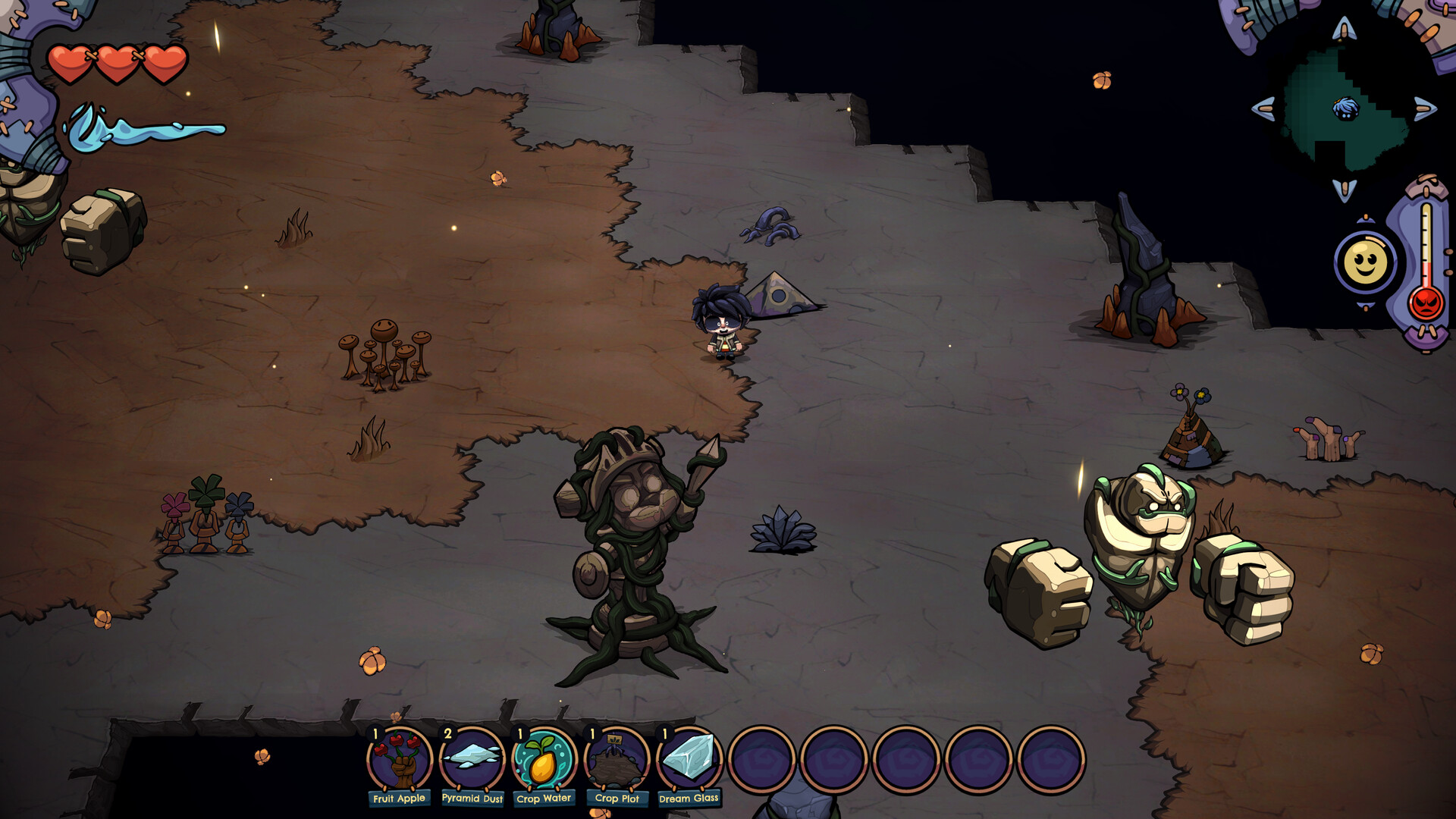Click the minimap's up arrow
1456x819 pixels.
[1345, 30]
